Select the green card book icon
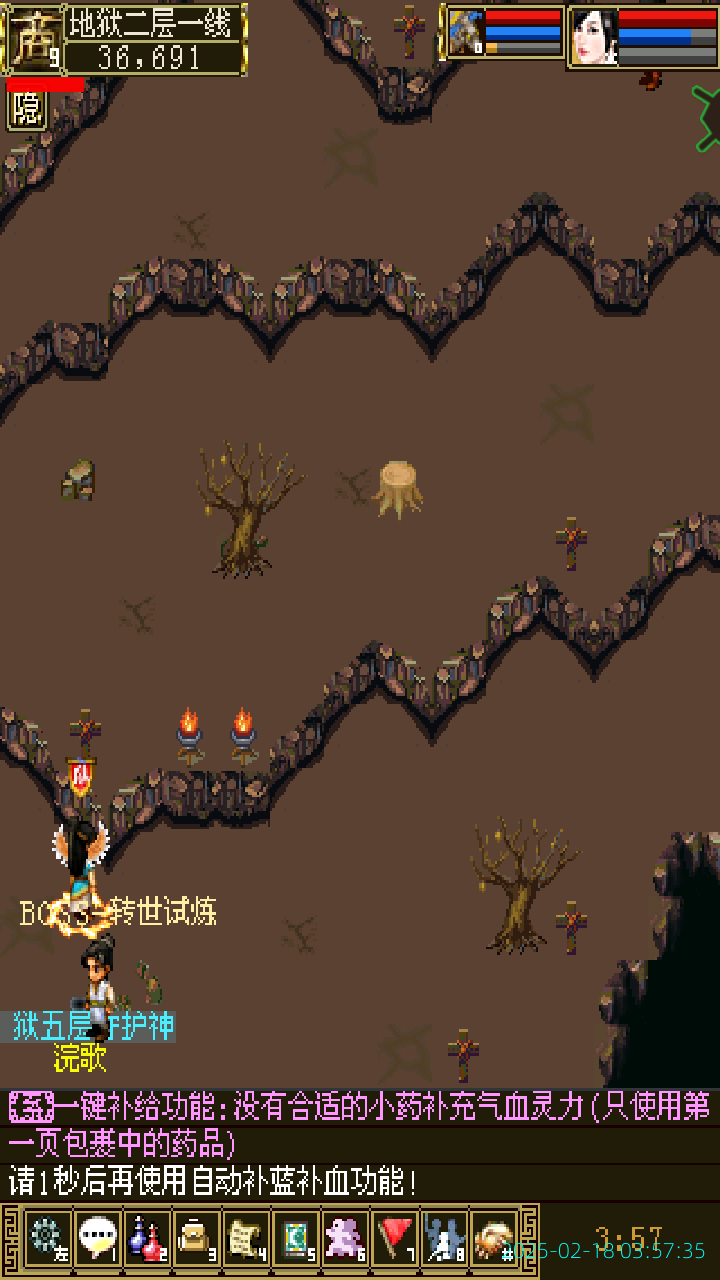Image resolution: width=720 pixels, height=1280 pixels. point(295,1238)
